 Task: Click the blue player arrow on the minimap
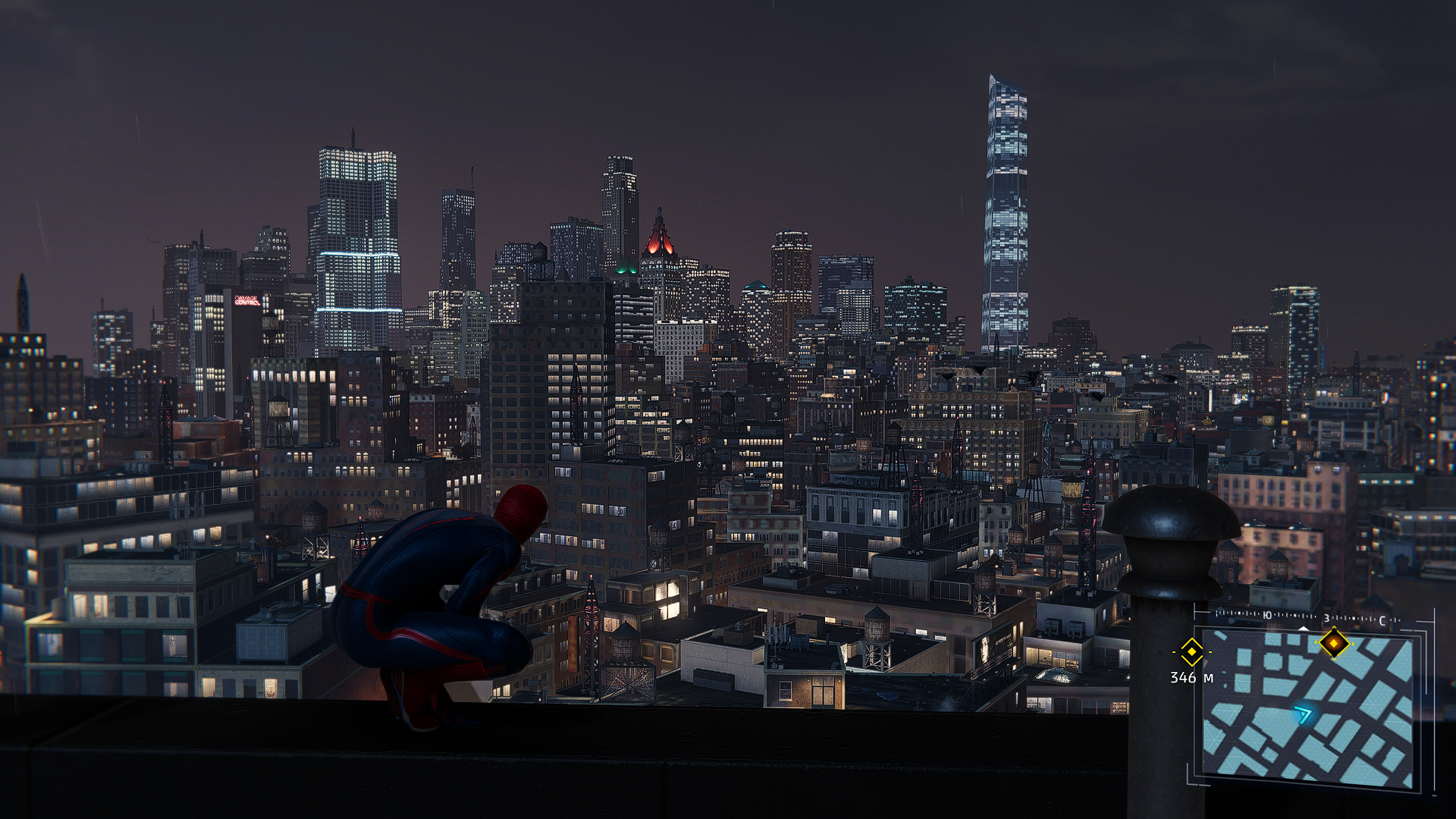pyautogui.click(x=1303, y=714)
